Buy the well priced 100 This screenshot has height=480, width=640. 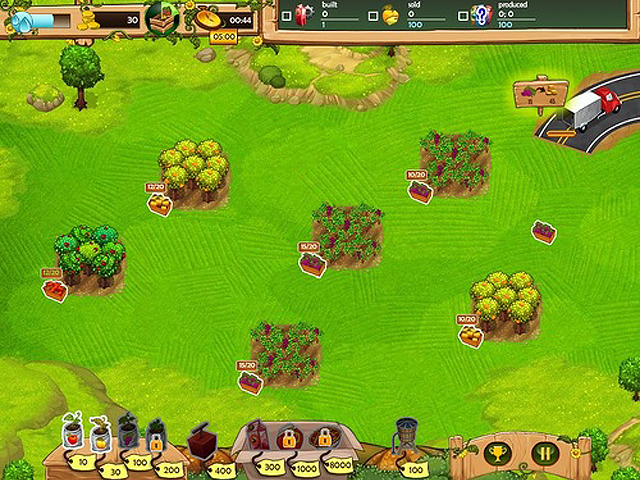coord(405,438)
